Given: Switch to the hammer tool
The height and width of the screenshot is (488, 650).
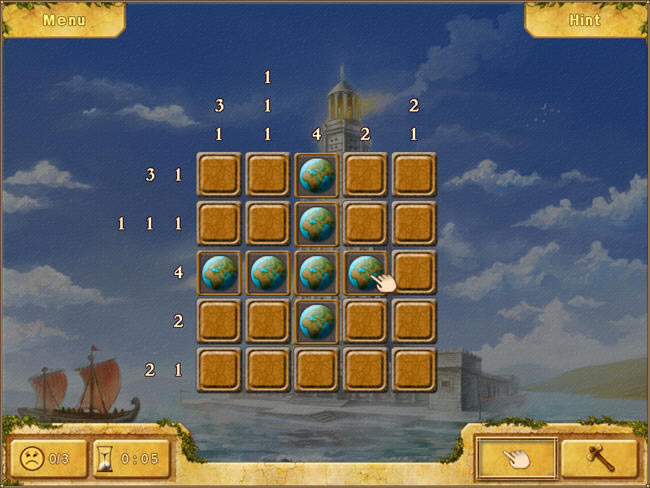Looking at the screenshot, I should click(597, 457).
